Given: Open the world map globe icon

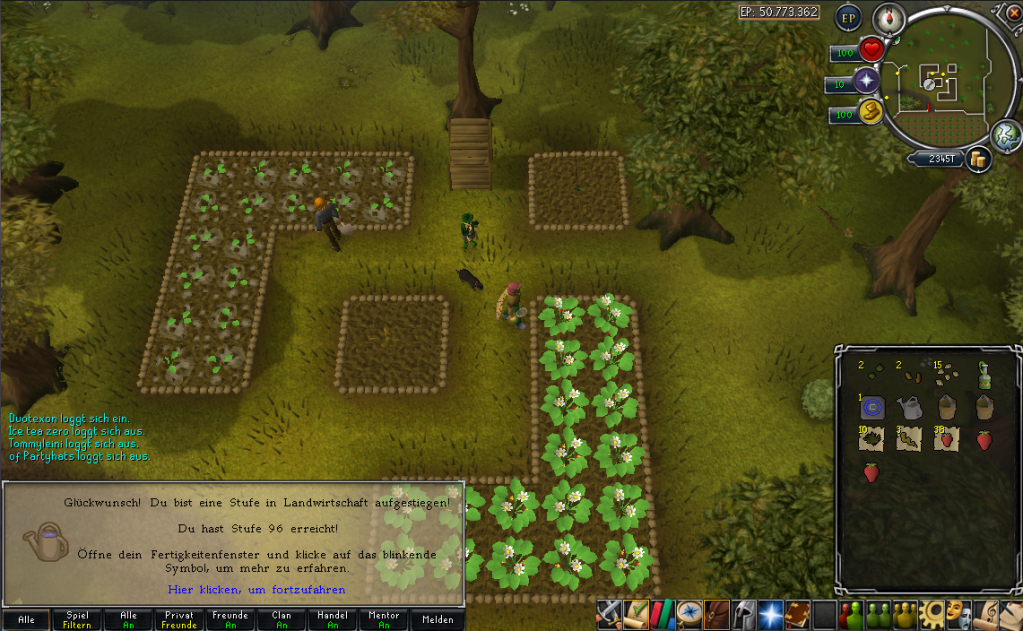Looking at the screenshot, I should pos(1004,134).
